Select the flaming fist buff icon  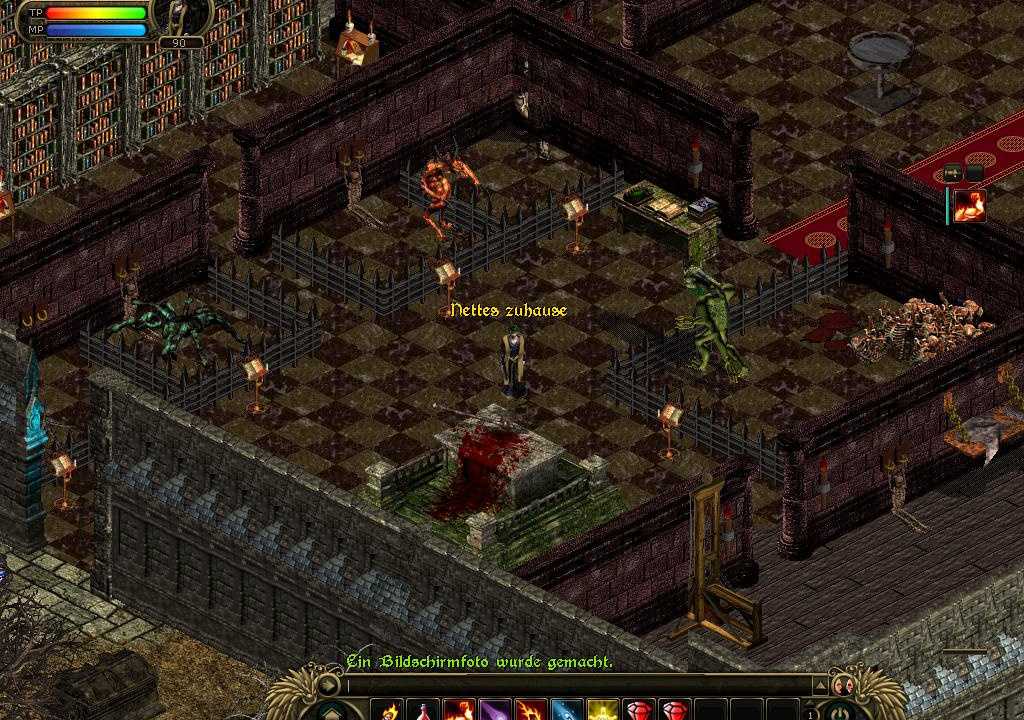[969, 205]
